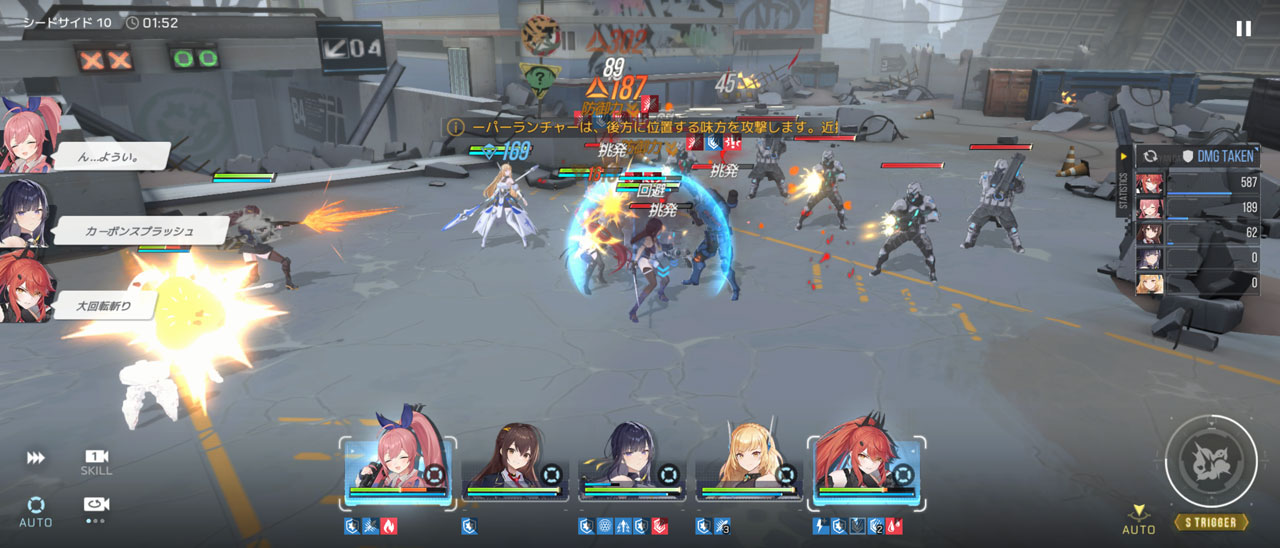Click the red fire status icon

click(389, 526)
